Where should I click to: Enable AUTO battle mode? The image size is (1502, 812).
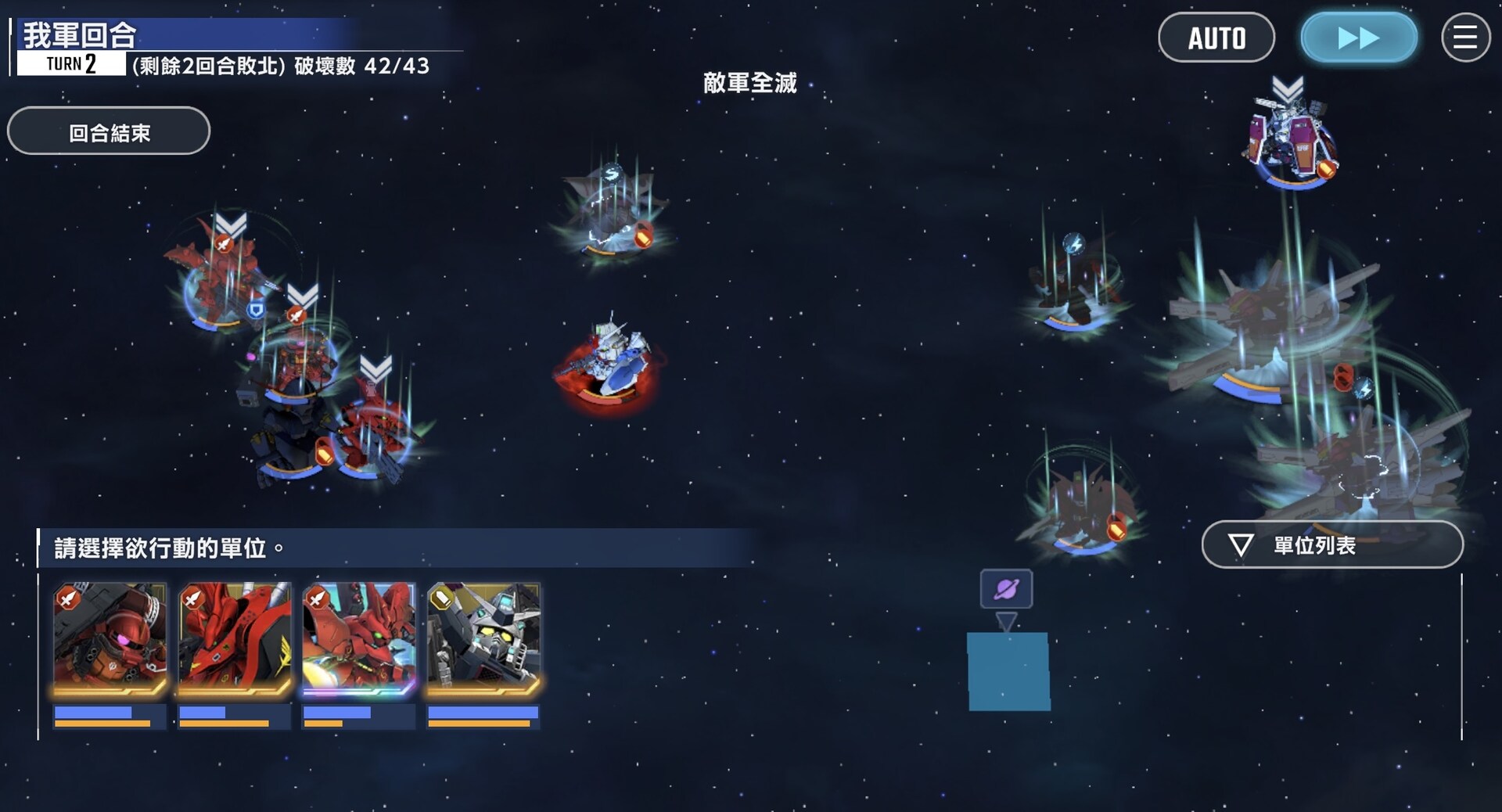pyautogui.click(x=1217, y=37)
